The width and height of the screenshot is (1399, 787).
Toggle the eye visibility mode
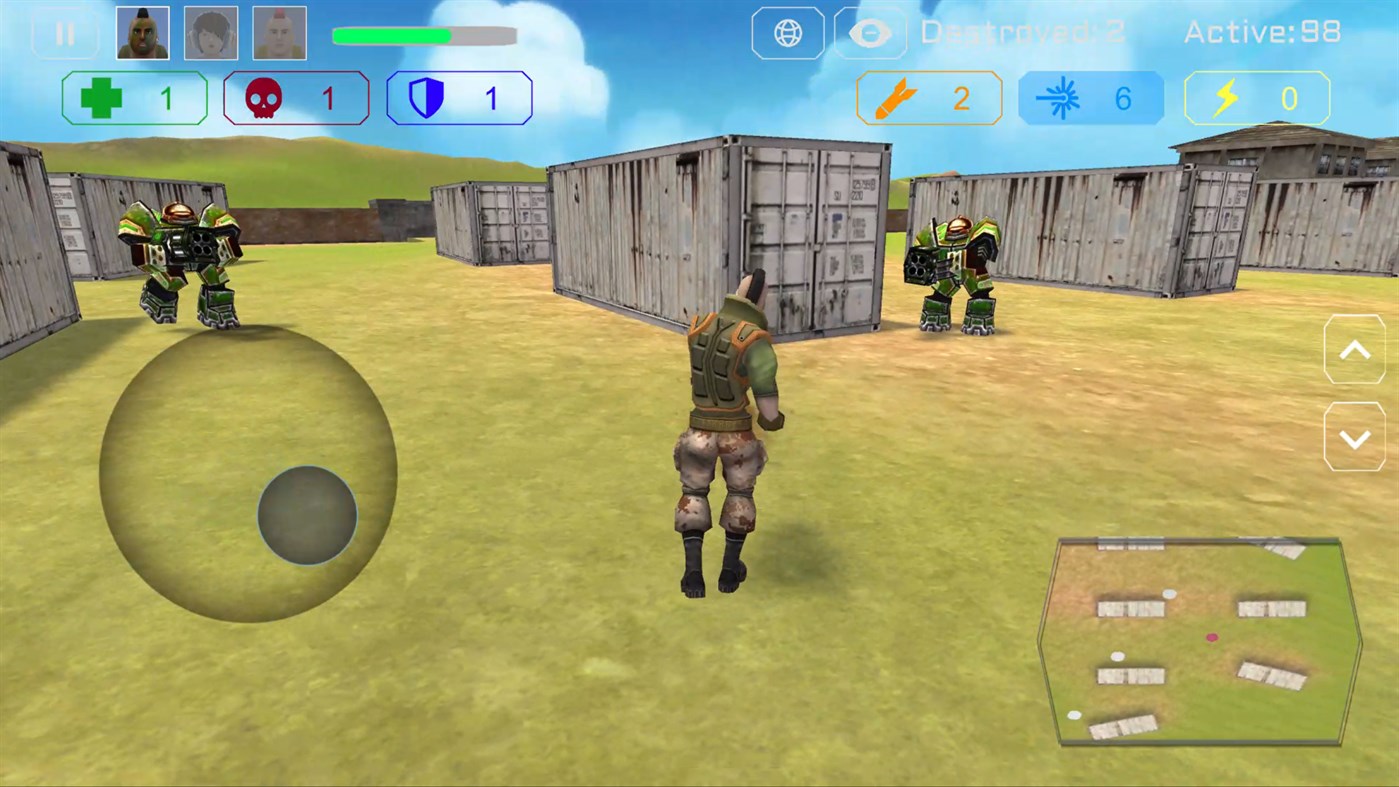[869, 32]
